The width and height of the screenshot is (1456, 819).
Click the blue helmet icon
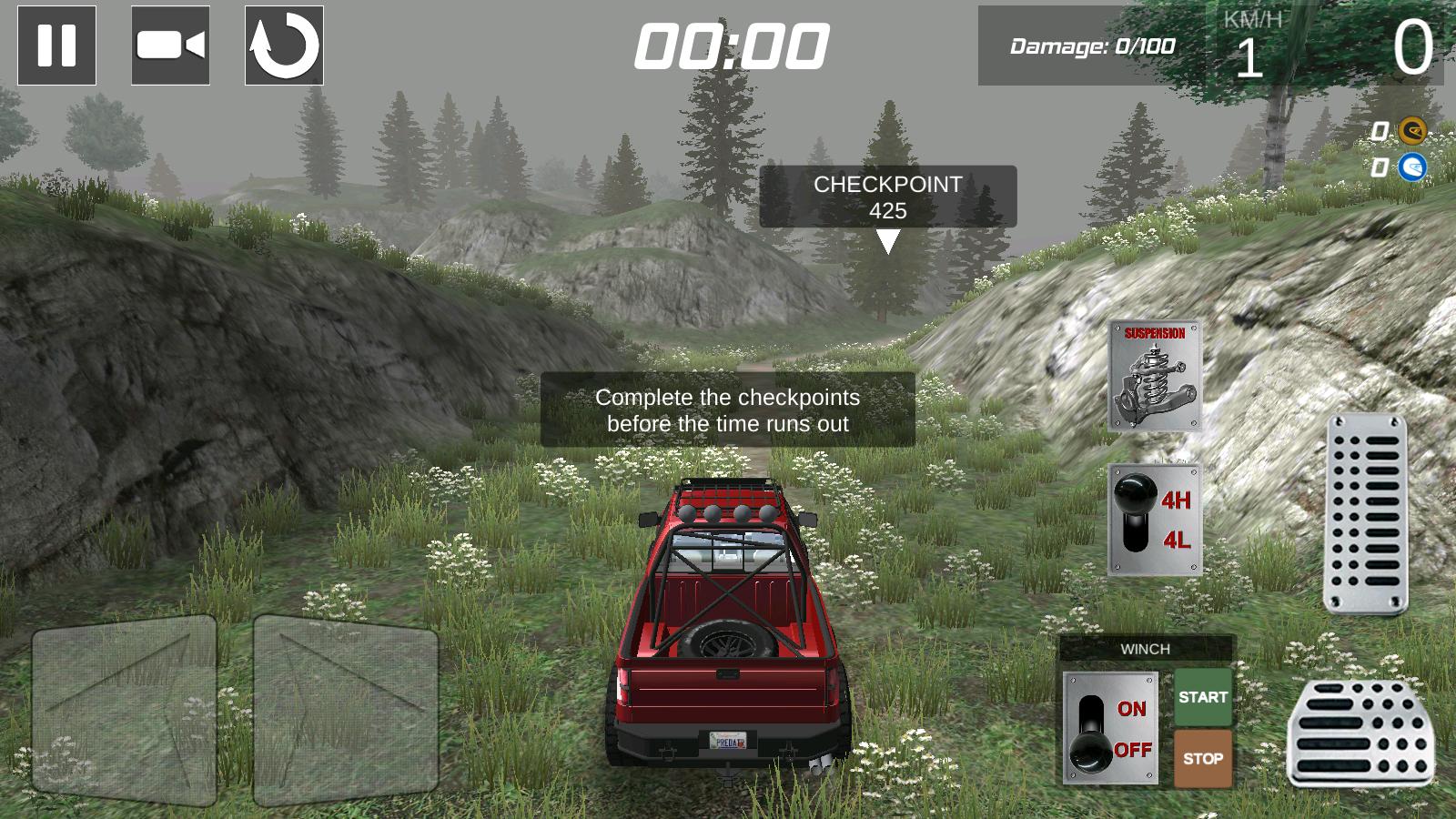1412,167
